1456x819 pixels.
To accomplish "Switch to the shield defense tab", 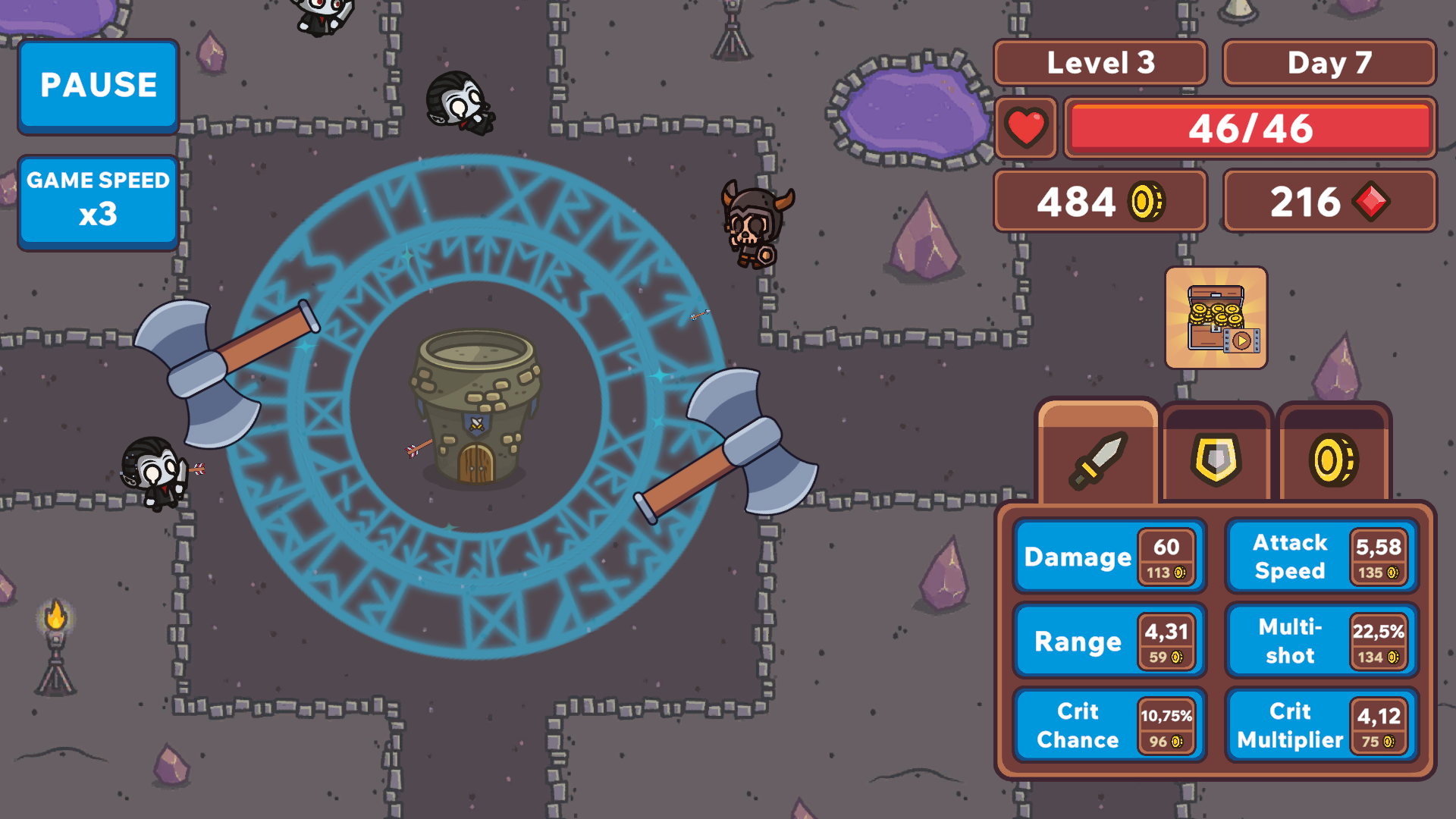I will [x=1216, y=459].
